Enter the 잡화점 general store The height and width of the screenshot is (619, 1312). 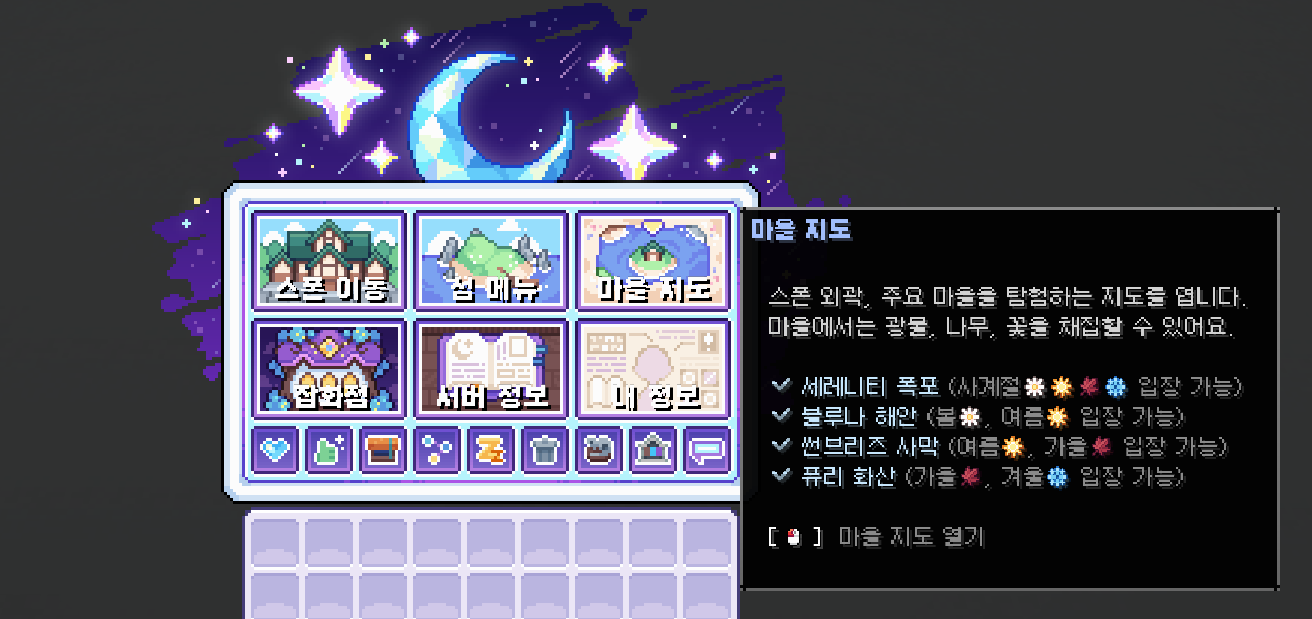pos(329,368)
